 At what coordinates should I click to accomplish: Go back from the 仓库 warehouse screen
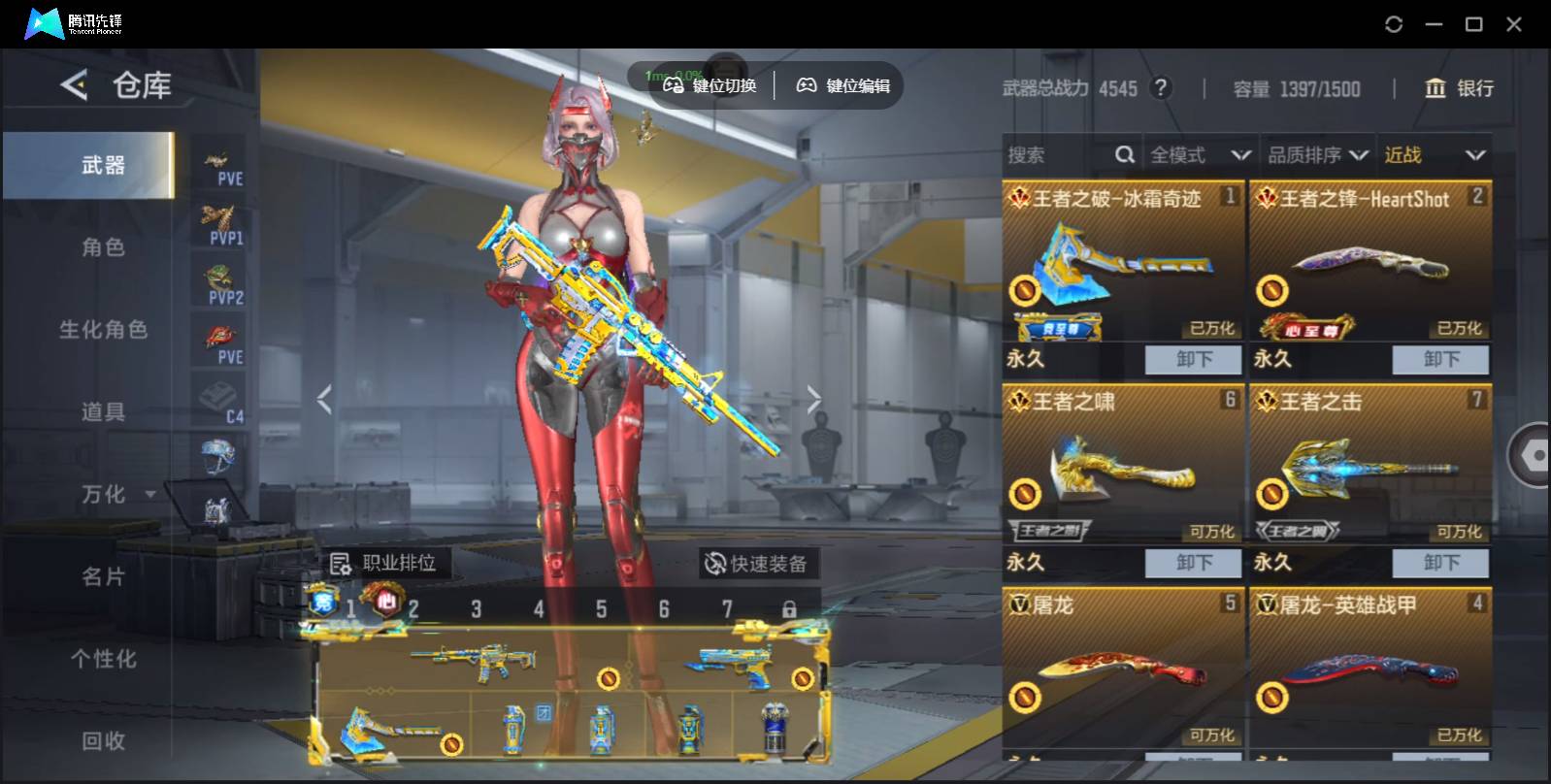(74, 85)
